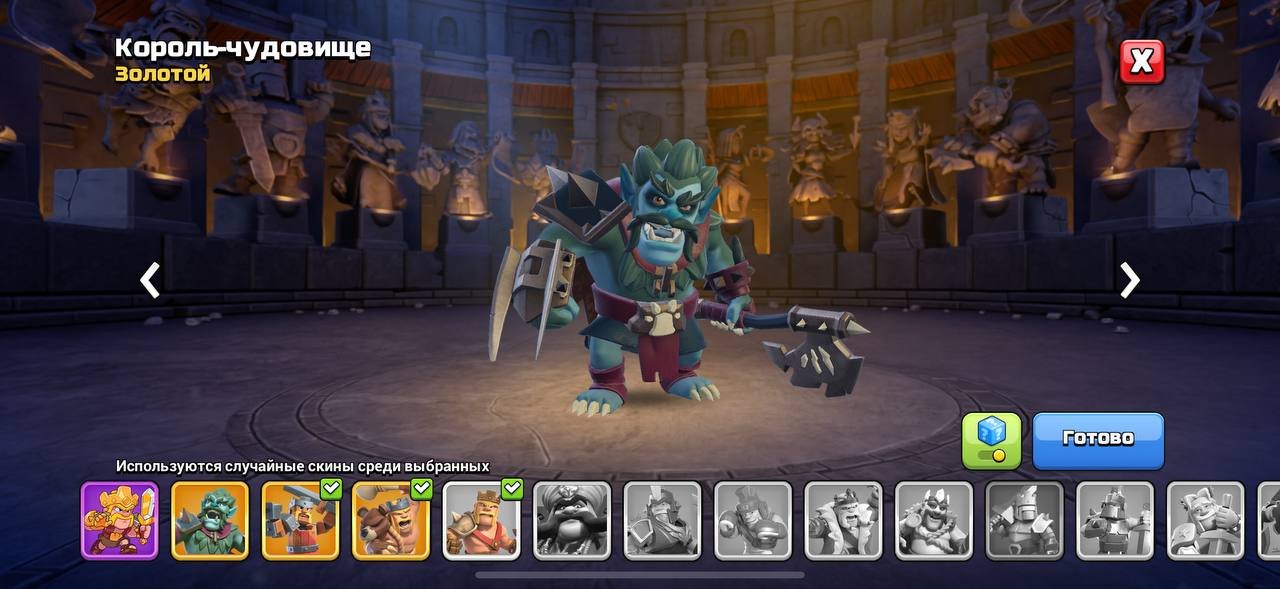Viewport: 1280px width, 589px height.
Task: Close the skin selection screen
Action: (1141, 62)
